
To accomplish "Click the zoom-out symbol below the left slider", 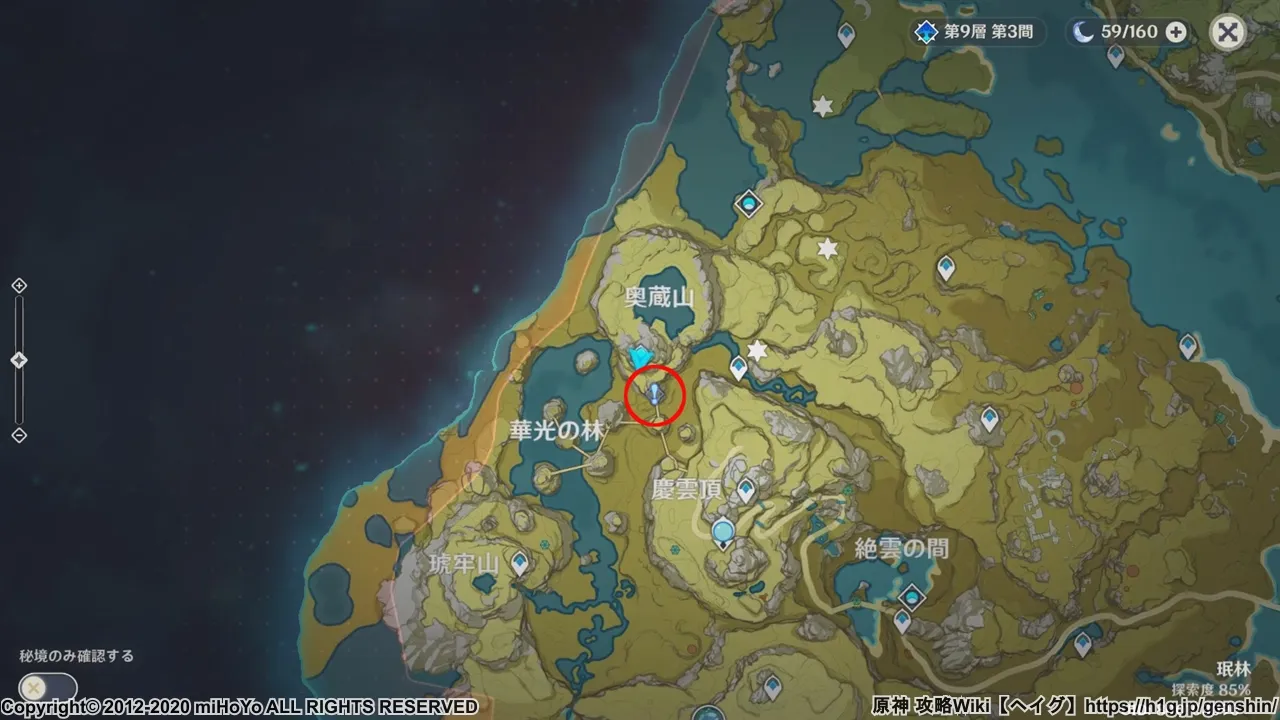I will [16, 432].
